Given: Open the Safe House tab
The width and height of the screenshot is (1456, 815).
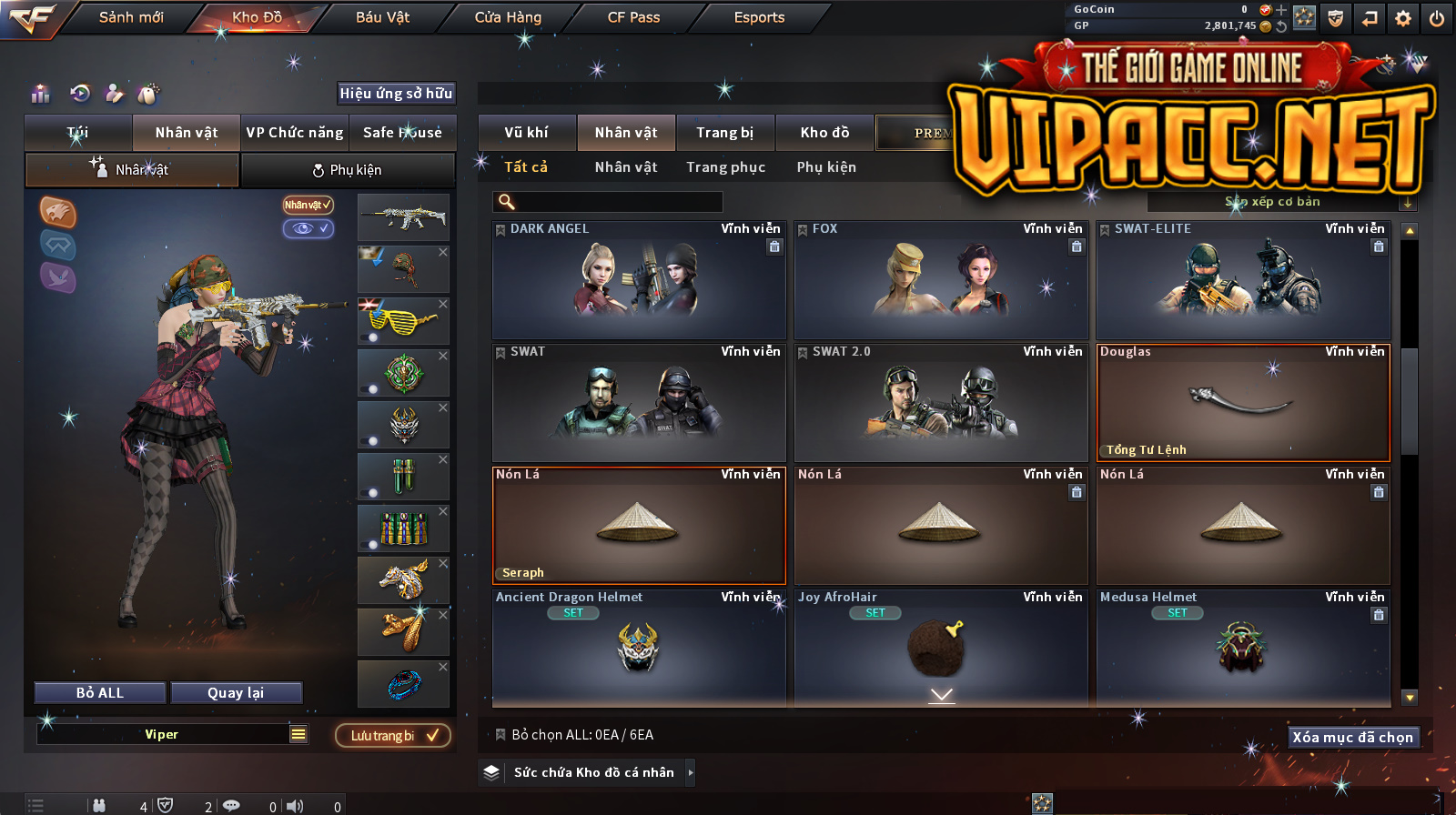Looking at the screenshot, I should pos(402,133).
